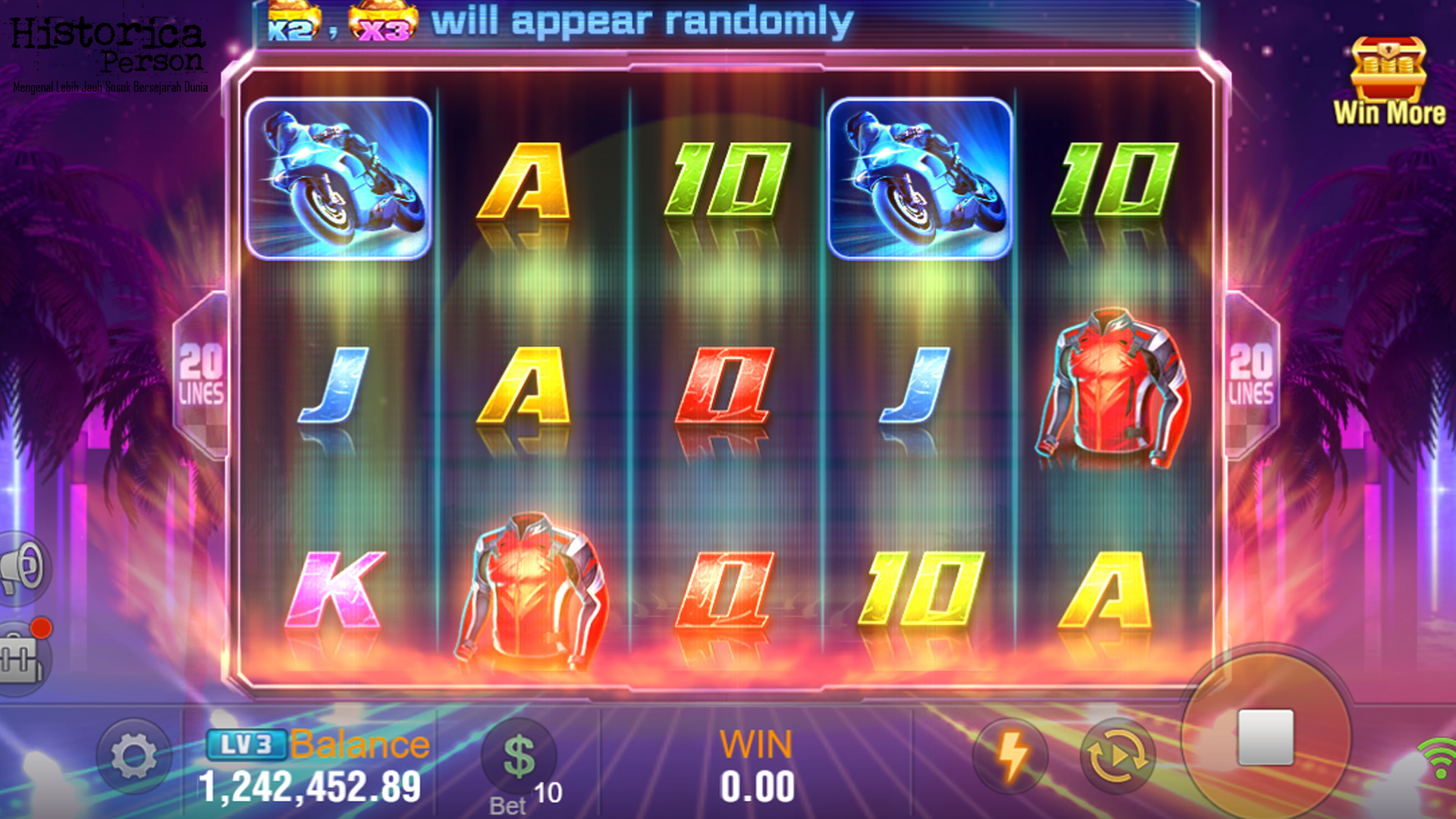
Task: Click the megaphone announcements icon
Action: pos(23,568)
